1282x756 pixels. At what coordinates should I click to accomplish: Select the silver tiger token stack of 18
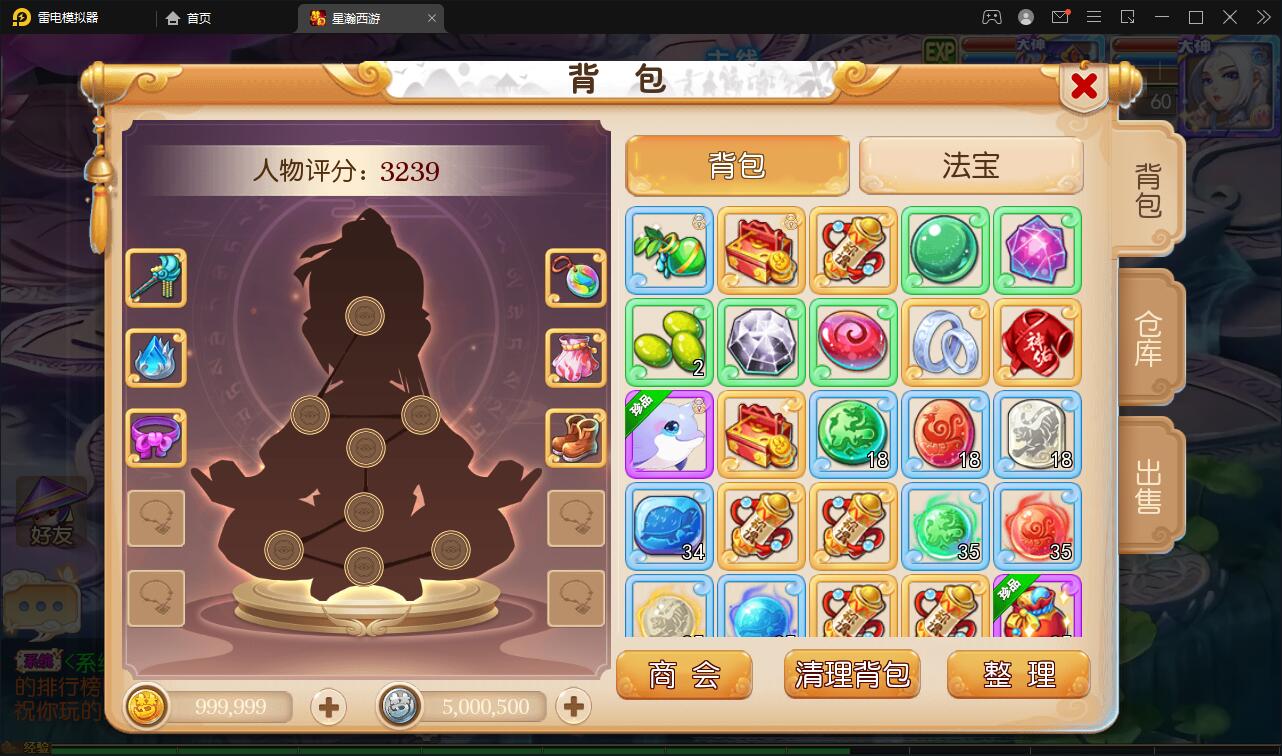coord(1036,434)
